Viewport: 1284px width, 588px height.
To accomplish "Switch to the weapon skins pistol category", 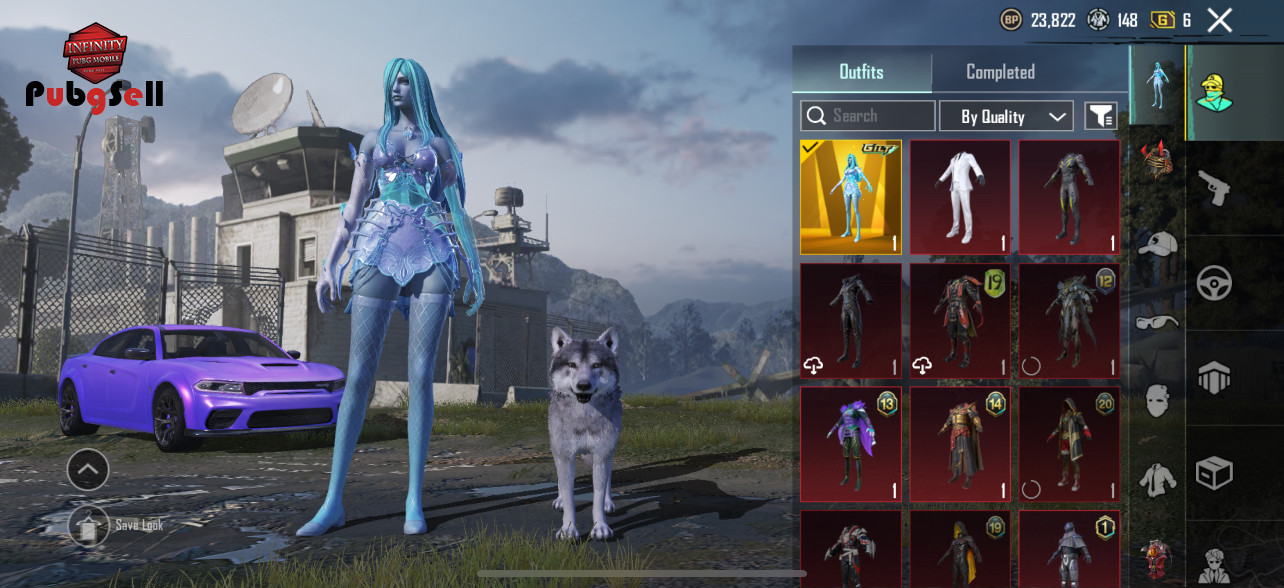I will coord(1213,187).
